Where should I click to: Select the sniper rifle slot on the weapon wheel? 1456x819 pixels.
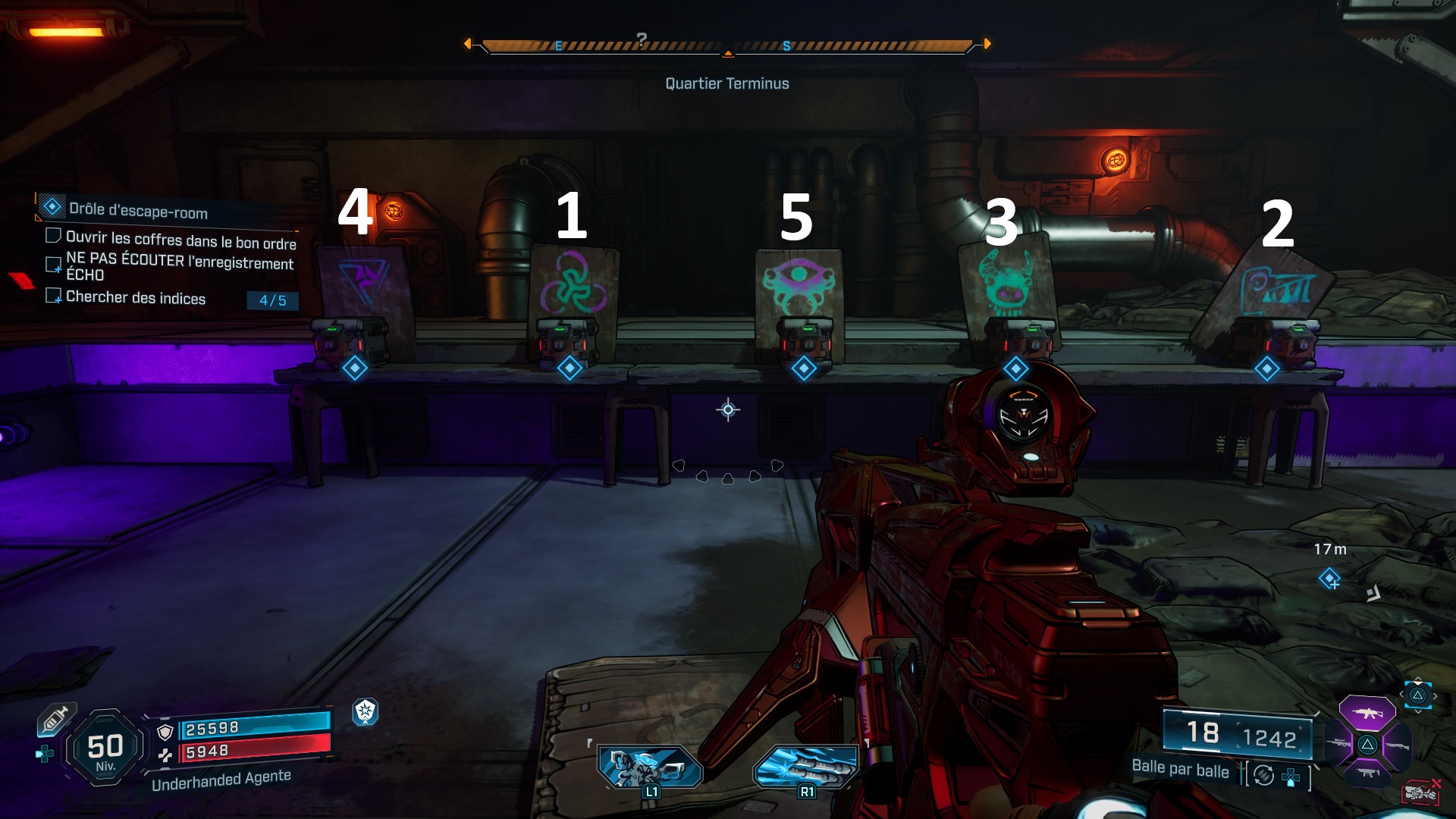click(x=1337, y=743)
